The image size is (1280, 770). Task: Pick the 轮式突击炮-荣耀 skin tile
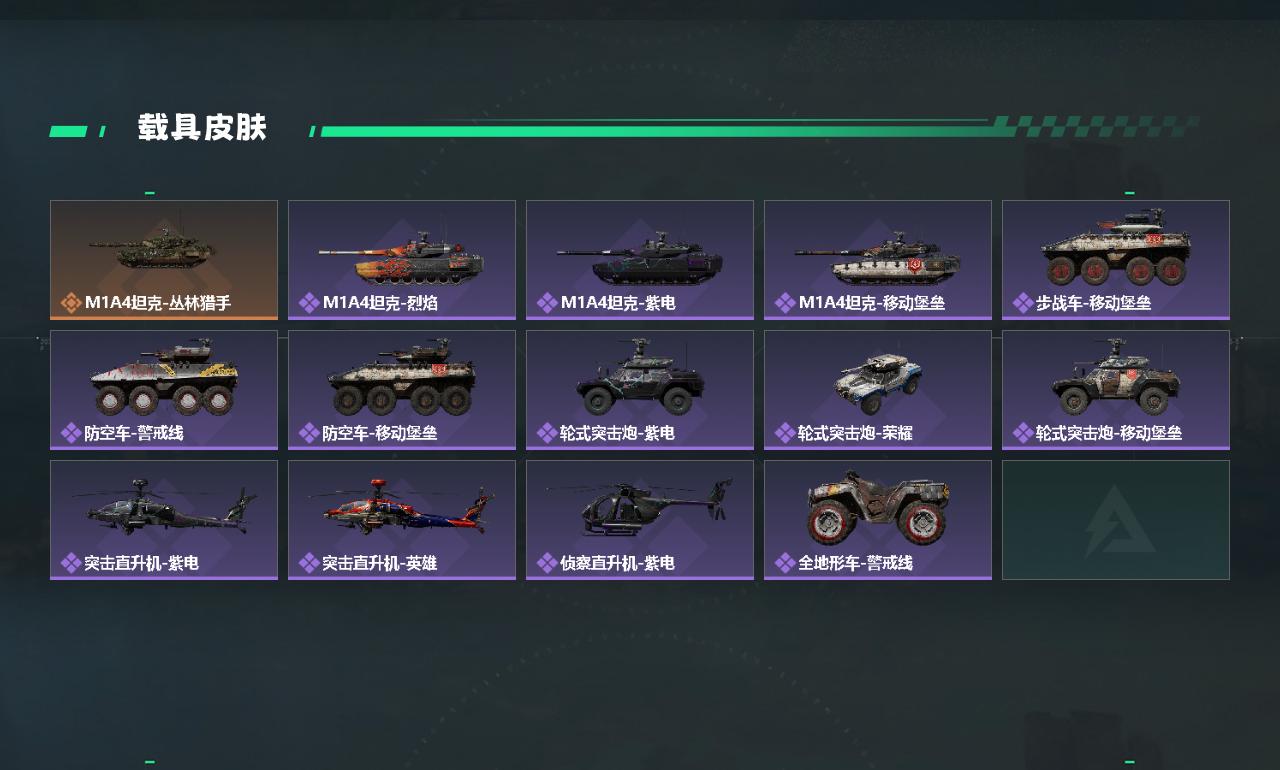[x=878, y=389]
